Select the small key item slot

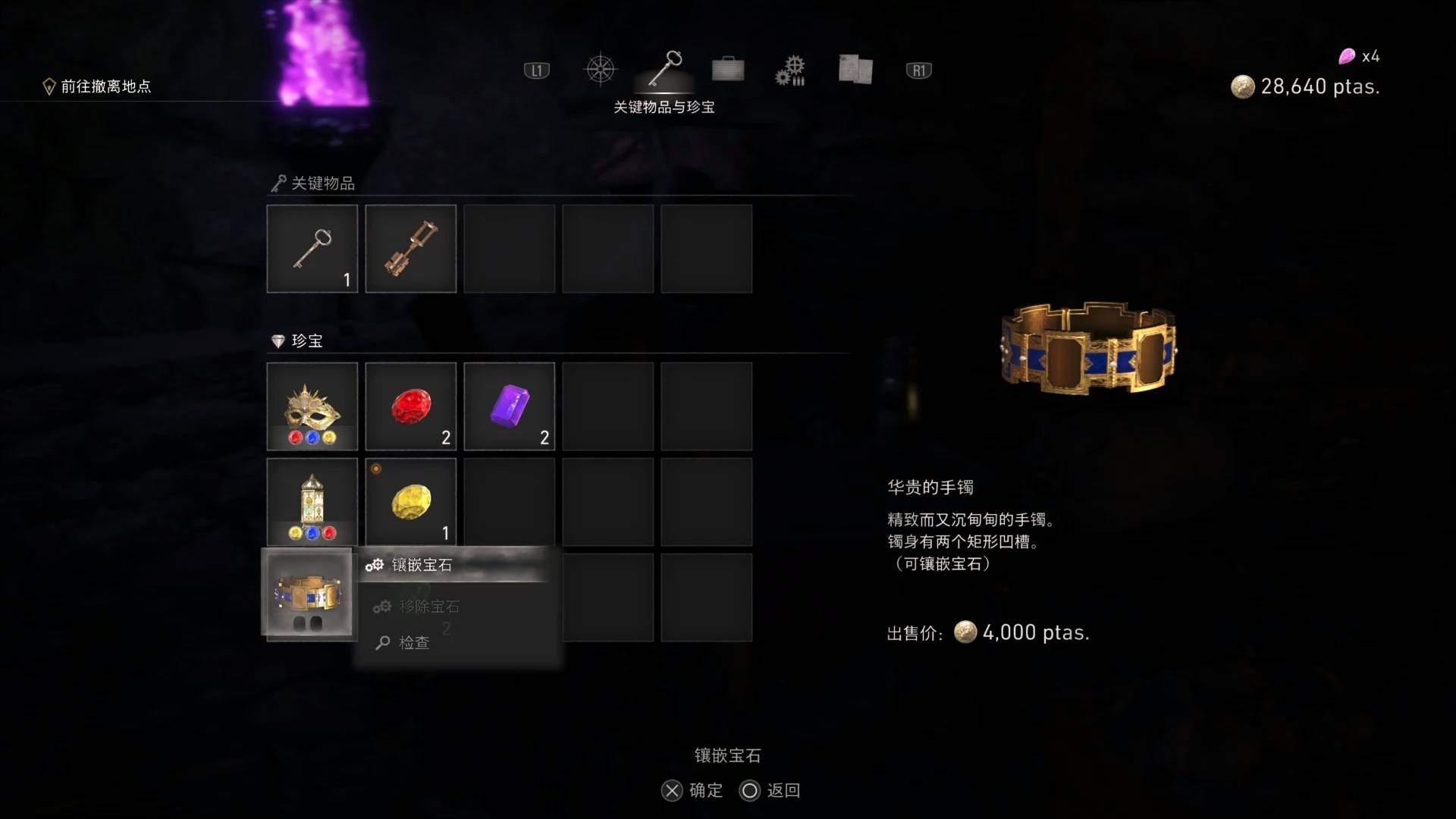[312, 249]
